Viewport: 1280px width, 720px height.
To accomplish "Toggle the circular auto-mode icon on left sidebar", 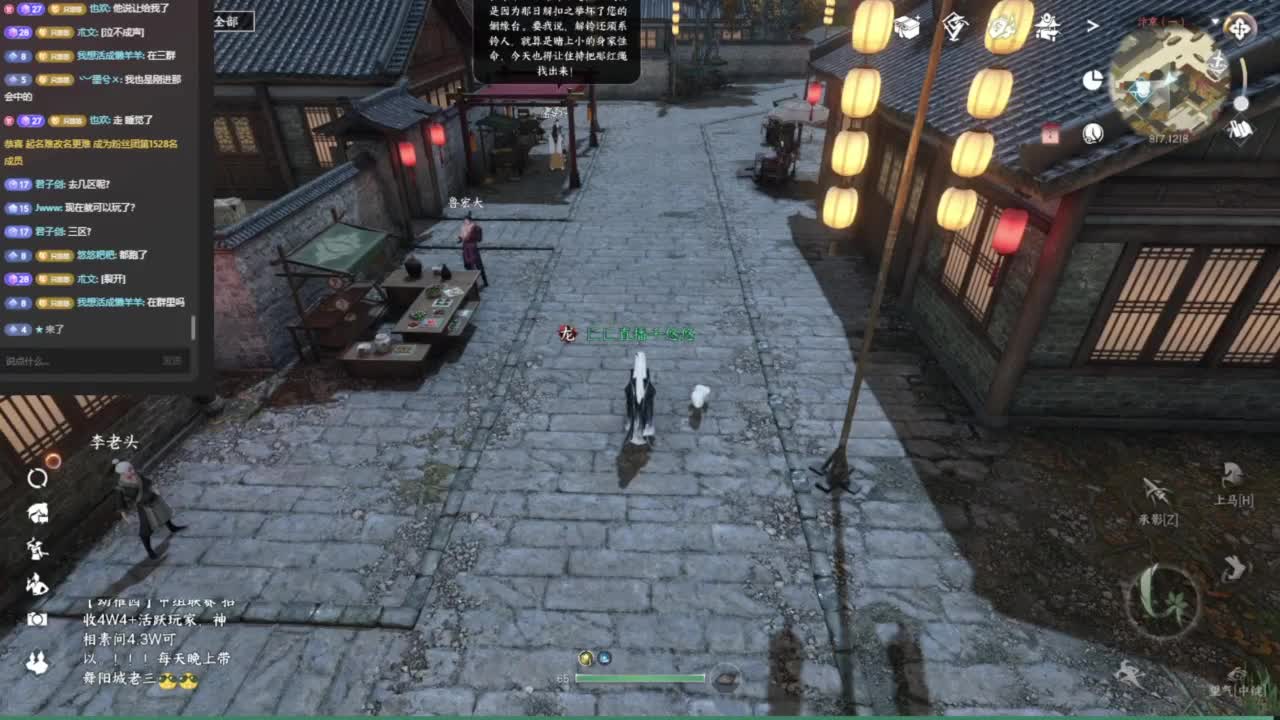I will [x=38, y=479].
